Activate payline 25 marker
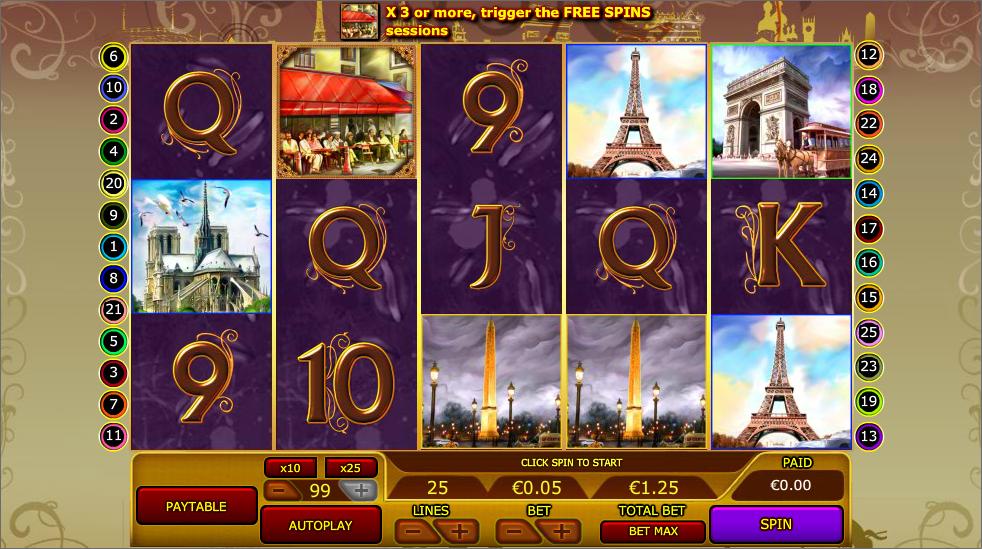 [x=868, y=332]
